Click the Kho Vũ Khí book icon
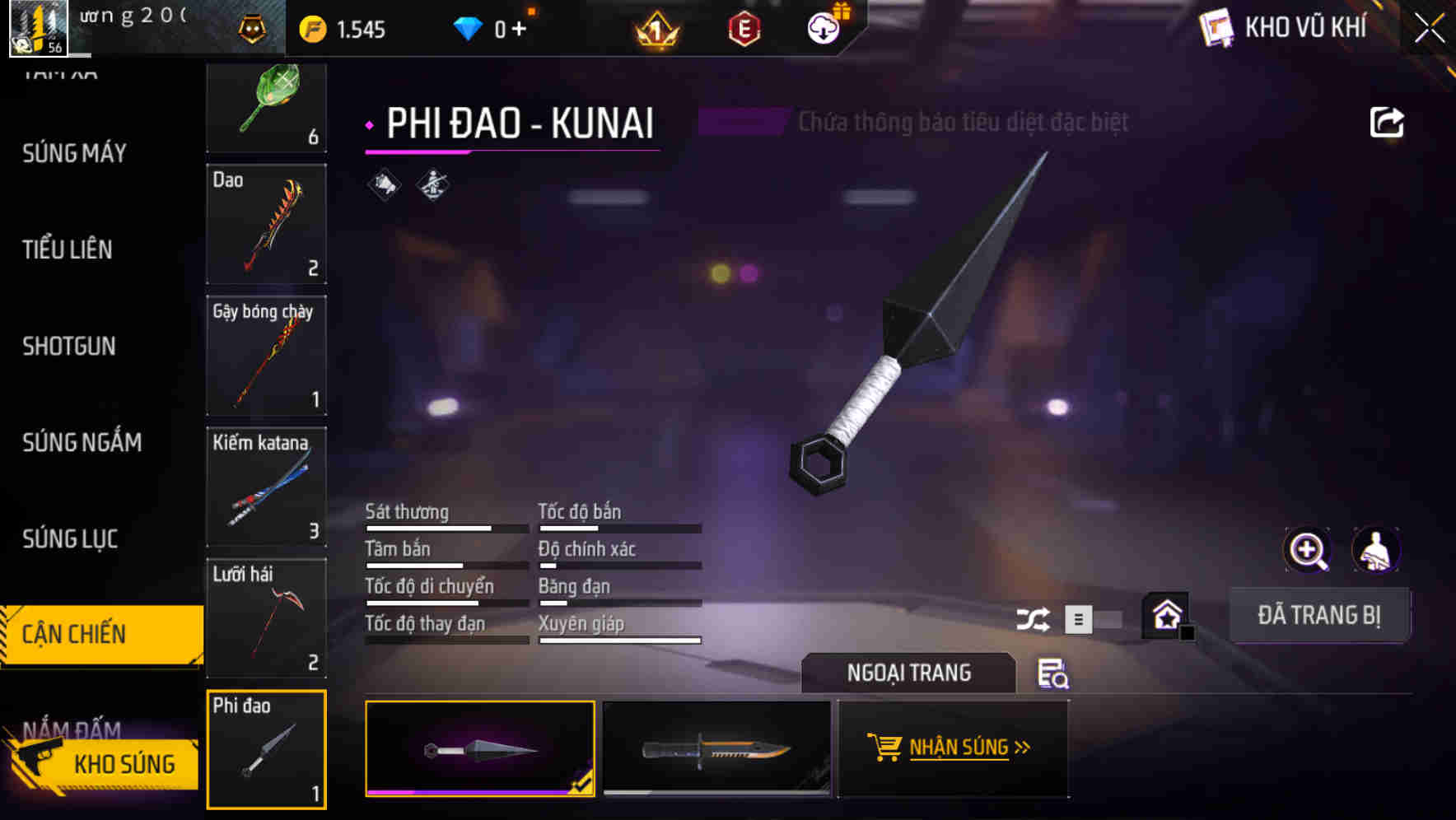1456x820 pixels. pos(1216,27)
